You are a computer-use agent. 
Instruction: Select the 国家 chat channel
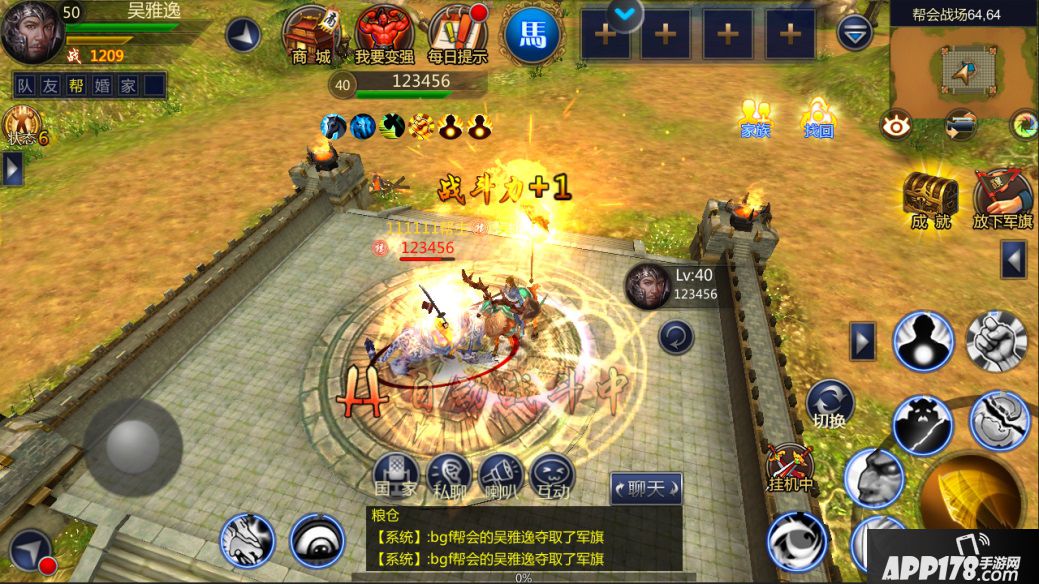395,475
